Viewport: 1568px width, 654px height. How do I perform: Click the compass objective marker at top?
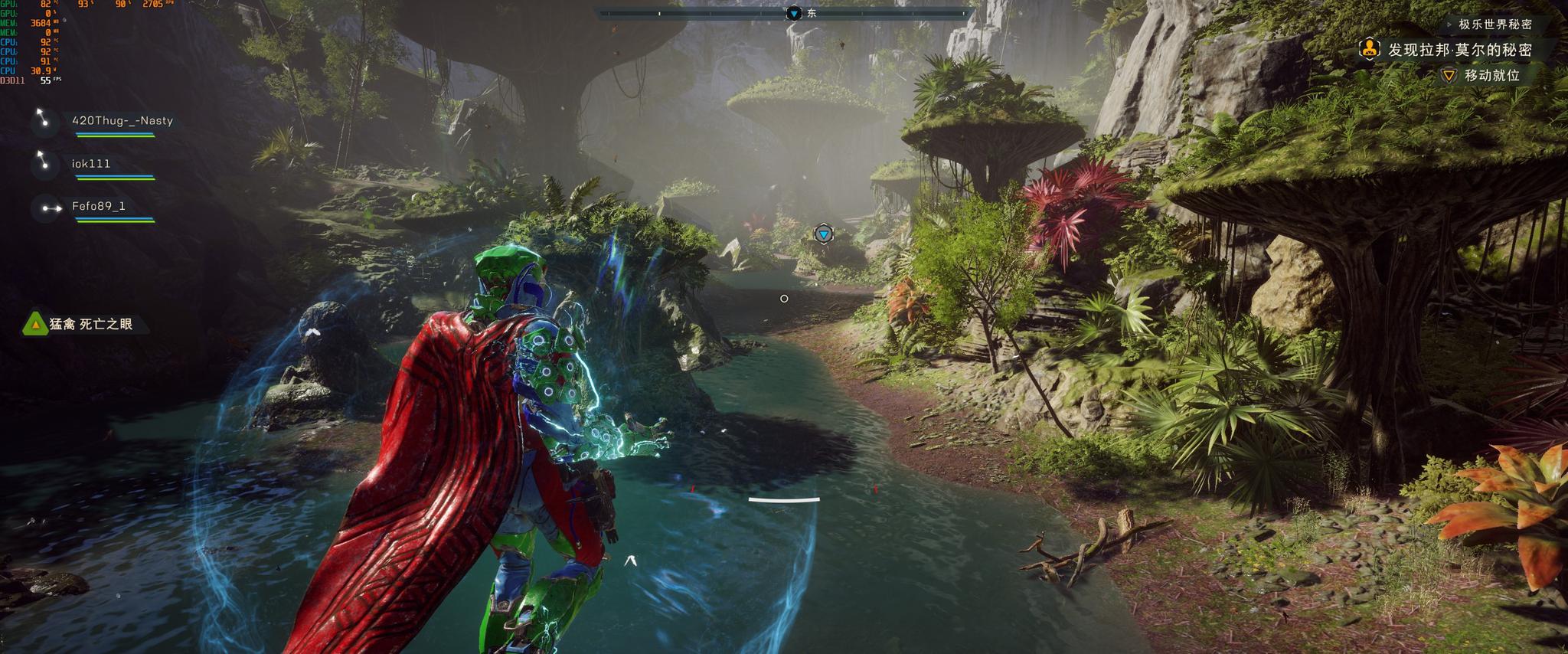[x=794, y=13]
